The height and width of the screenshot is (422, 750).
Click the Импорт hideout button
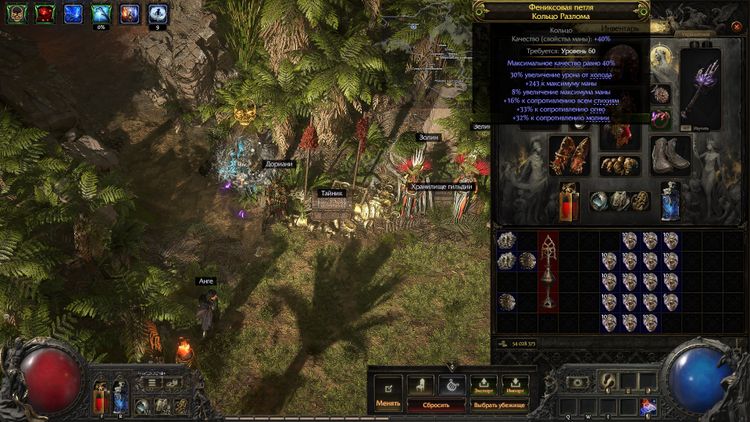pos(515,384)
